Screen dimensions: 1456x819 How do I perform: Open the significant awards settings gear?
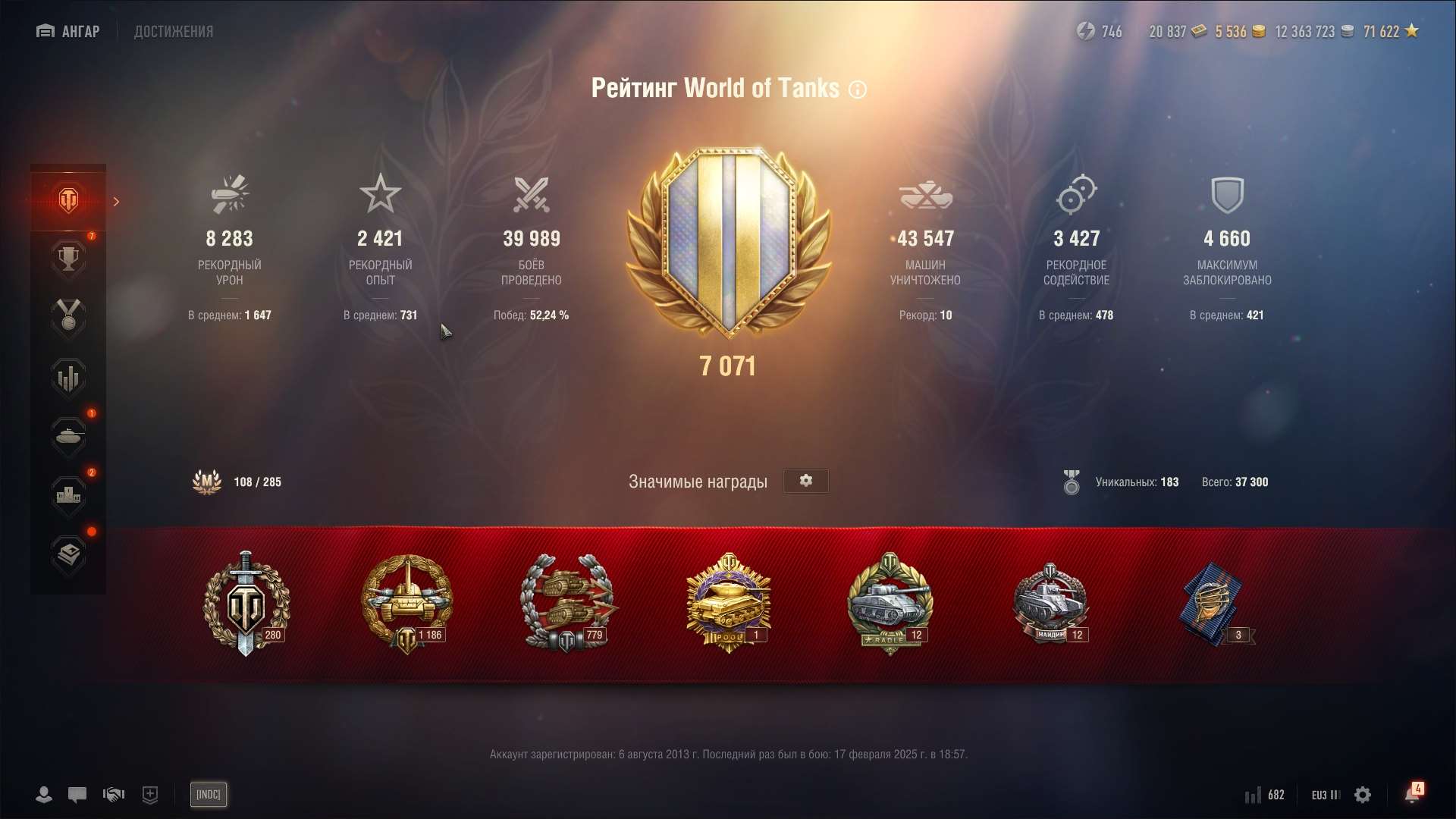click(x=805, y=481)
